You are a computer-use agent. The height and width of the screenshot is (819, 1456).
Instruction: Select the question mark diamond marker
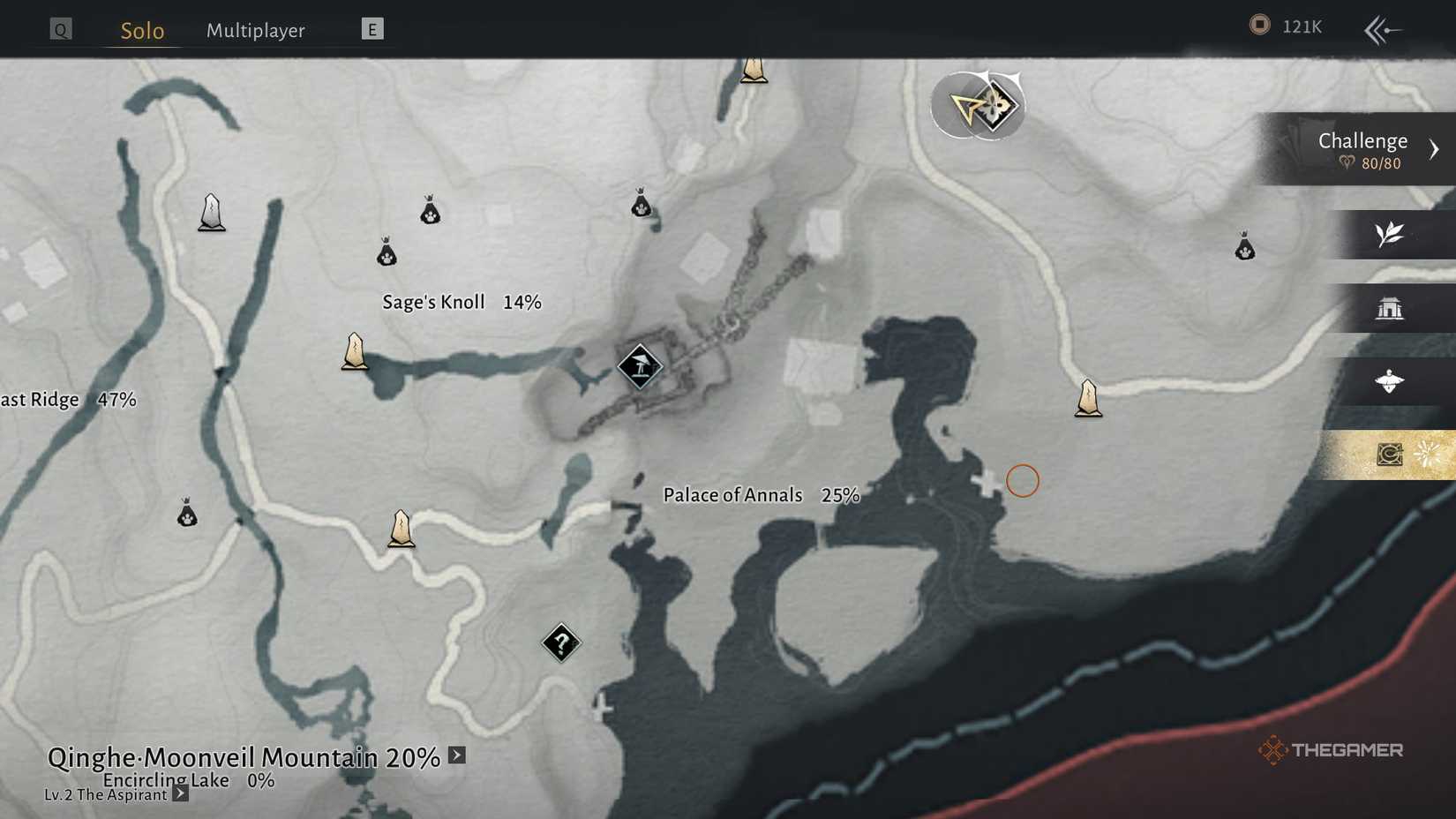point(561,642)
